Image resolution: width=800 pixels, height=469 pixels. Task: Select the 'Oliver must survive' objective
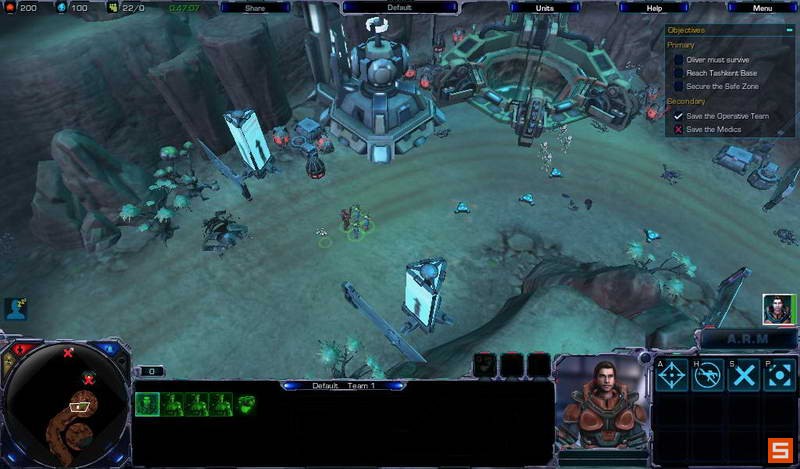[x=717, y=59]
